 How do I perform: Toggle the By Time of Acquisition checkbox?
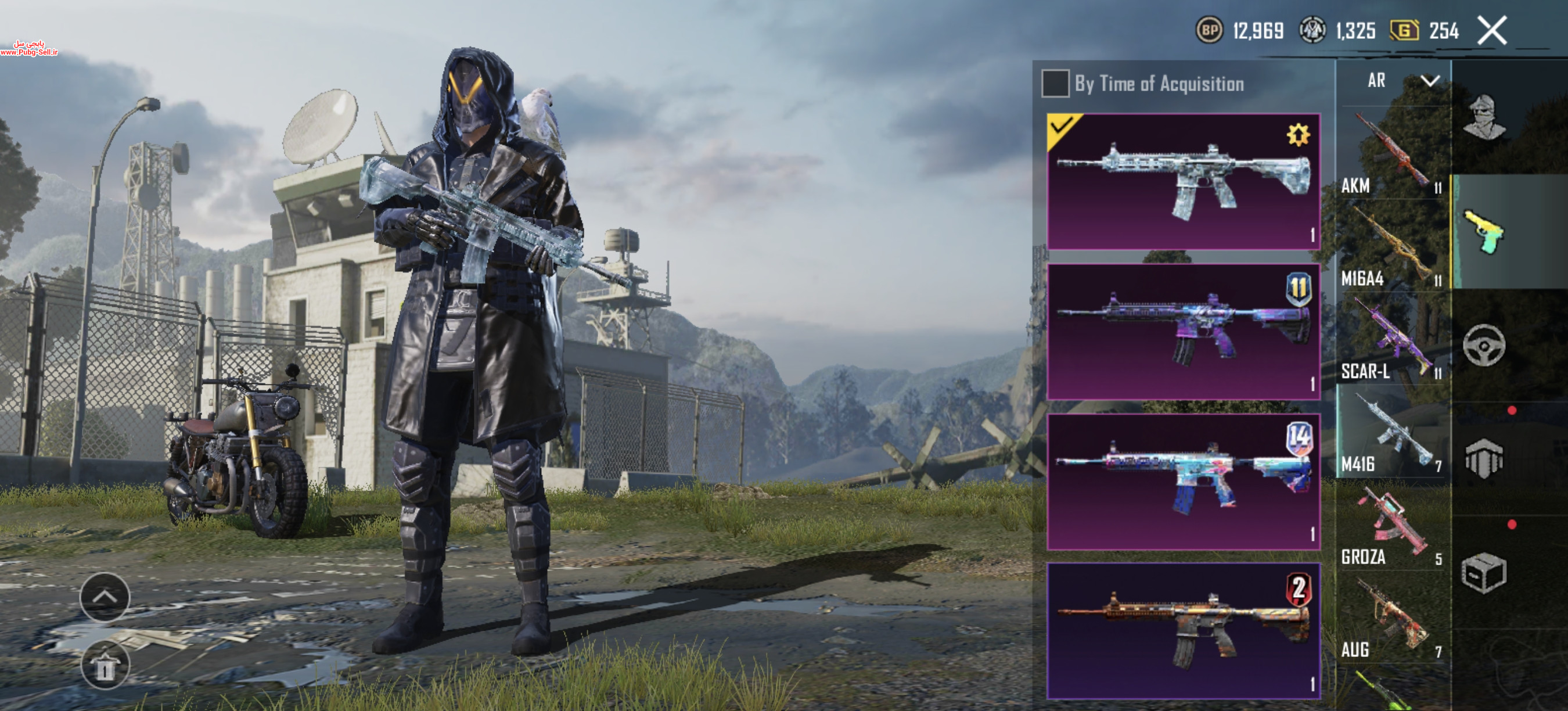(1055, 84)
